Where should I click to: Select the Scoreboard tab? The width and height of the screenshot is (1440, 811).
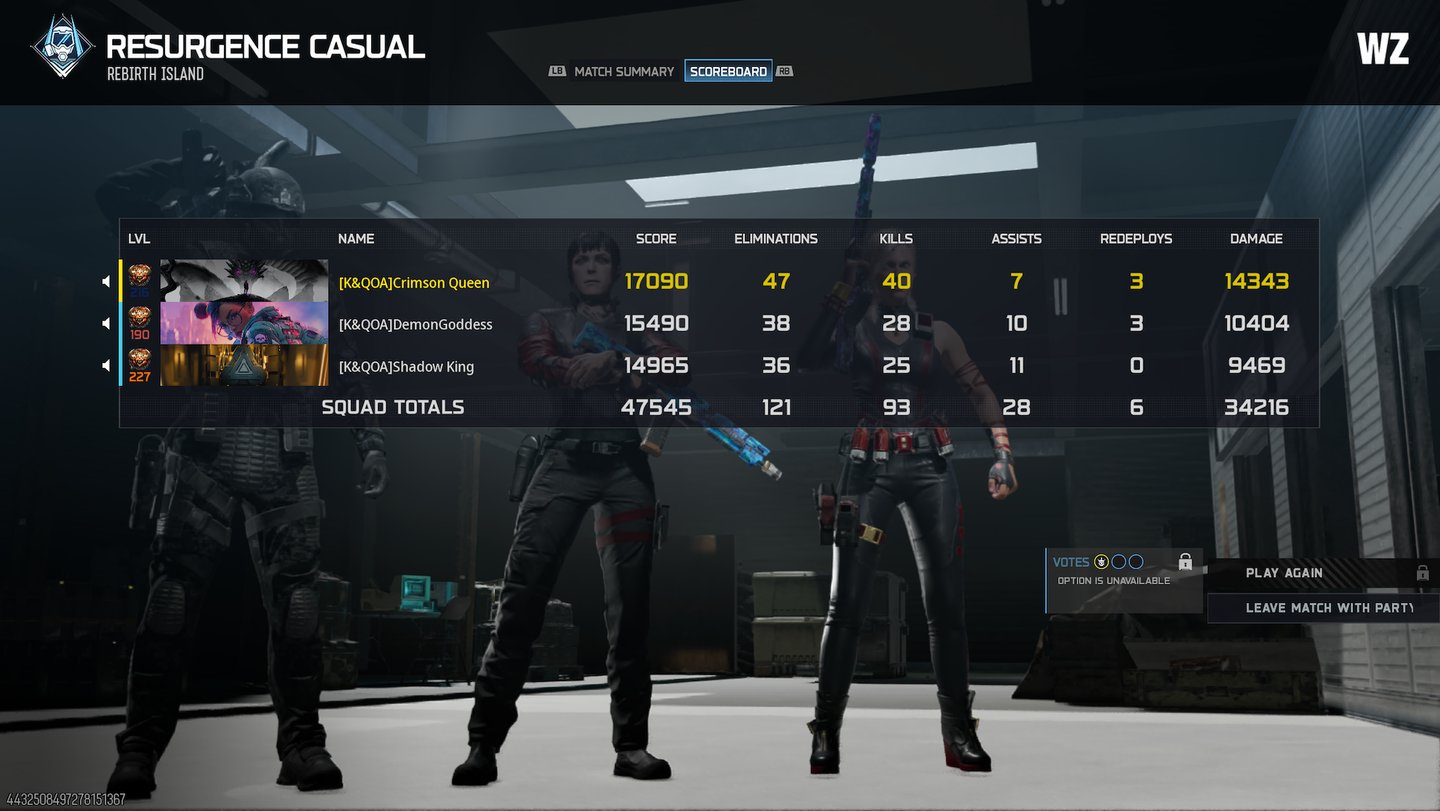pyautogui.click(x=728, y=72)
